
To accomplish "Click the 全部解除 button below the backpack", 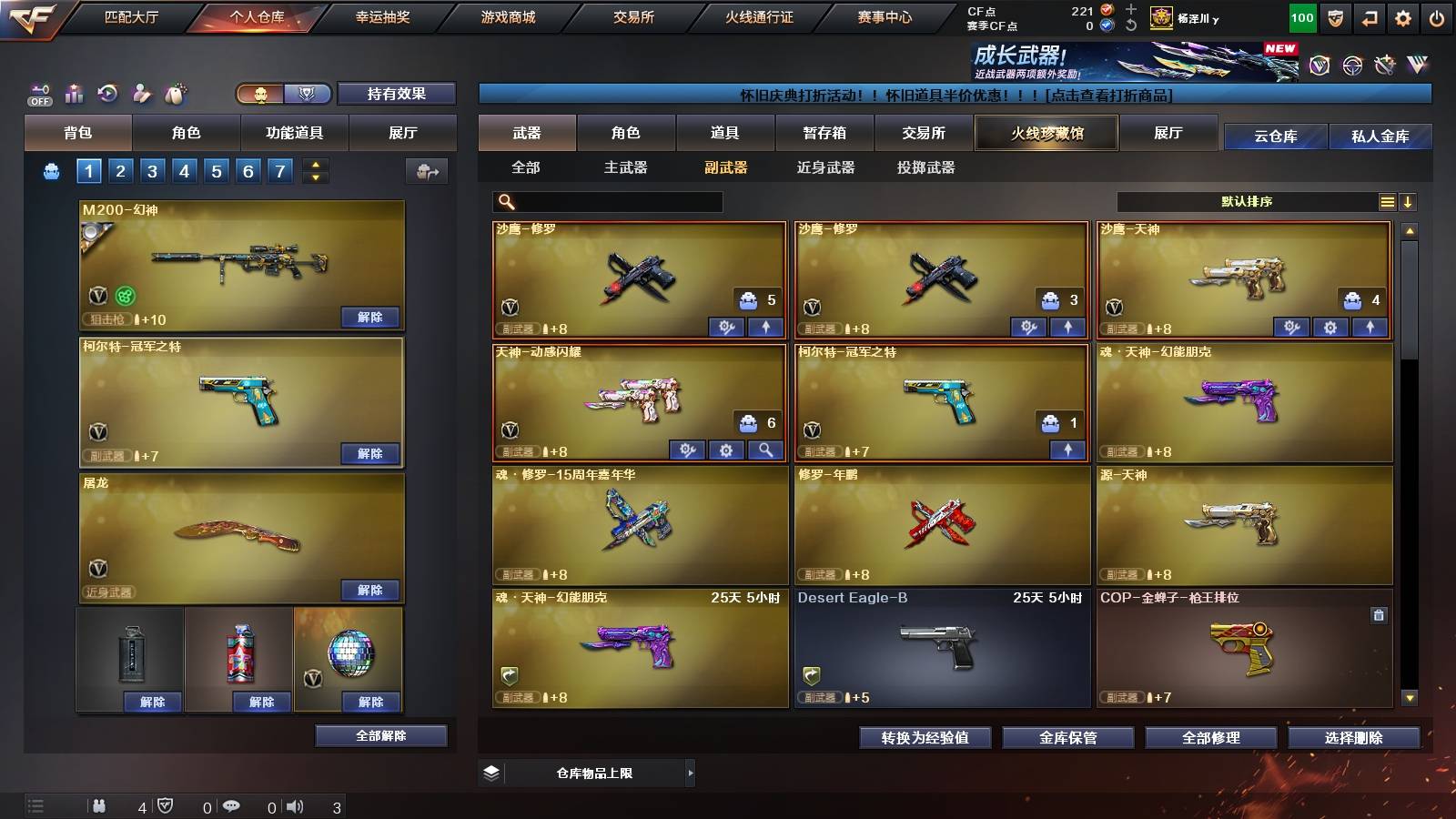I will click(x=379, y=735).
